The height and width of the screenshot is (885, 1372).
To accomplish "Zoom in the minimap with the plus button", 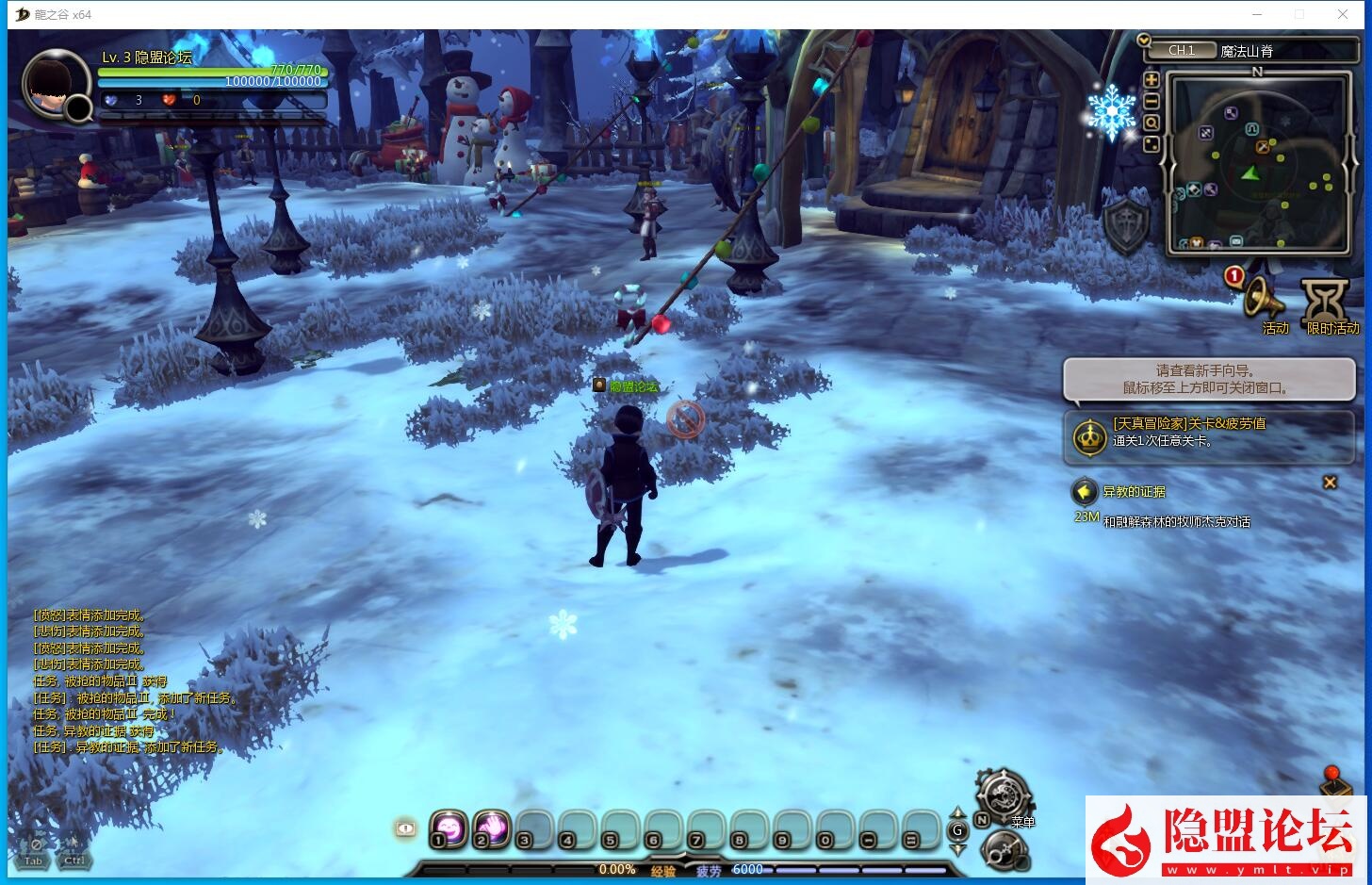I will 1151,80.
